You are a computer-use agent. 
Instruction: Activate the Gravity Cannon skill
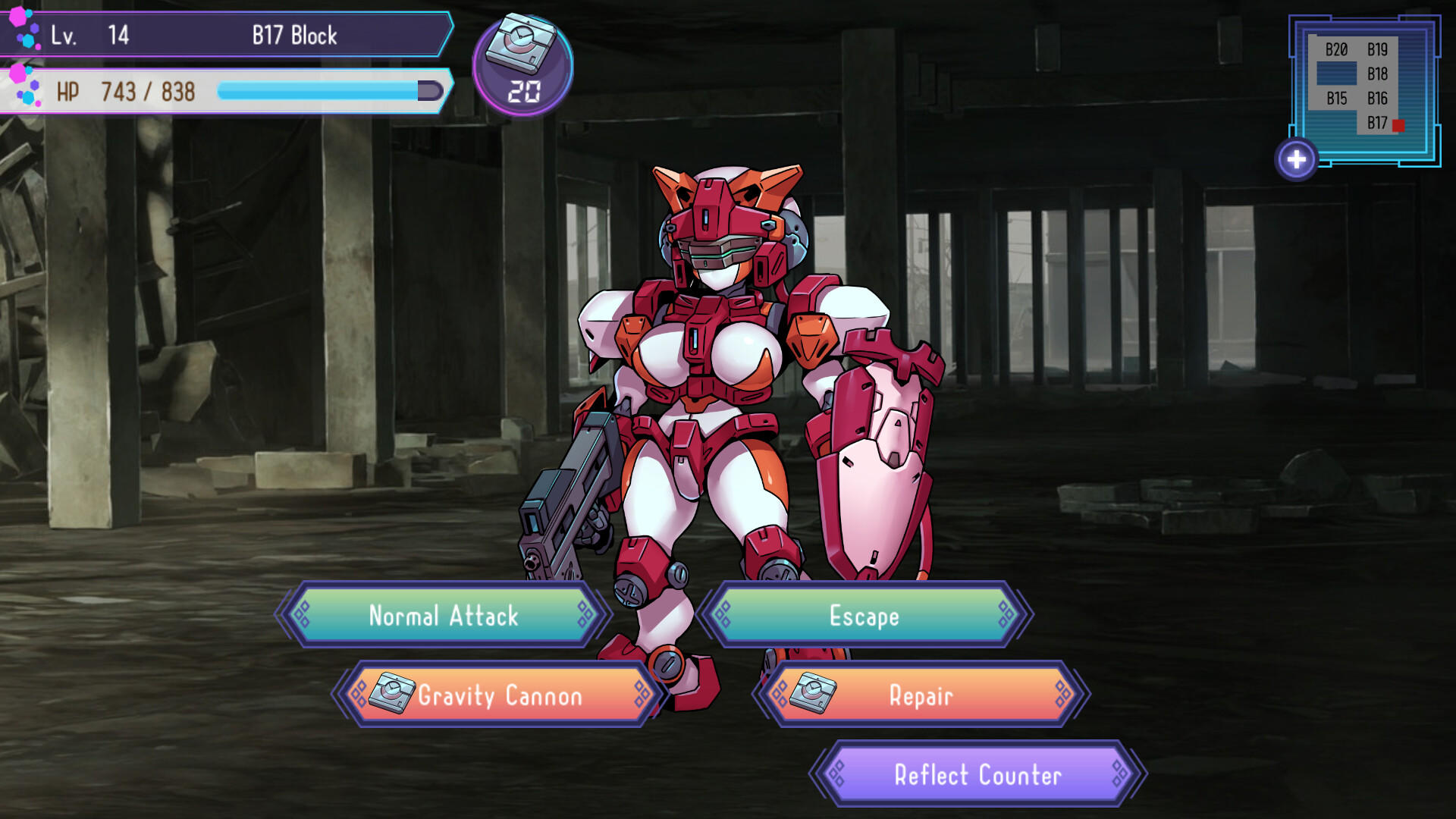click(x=500, y=695)
